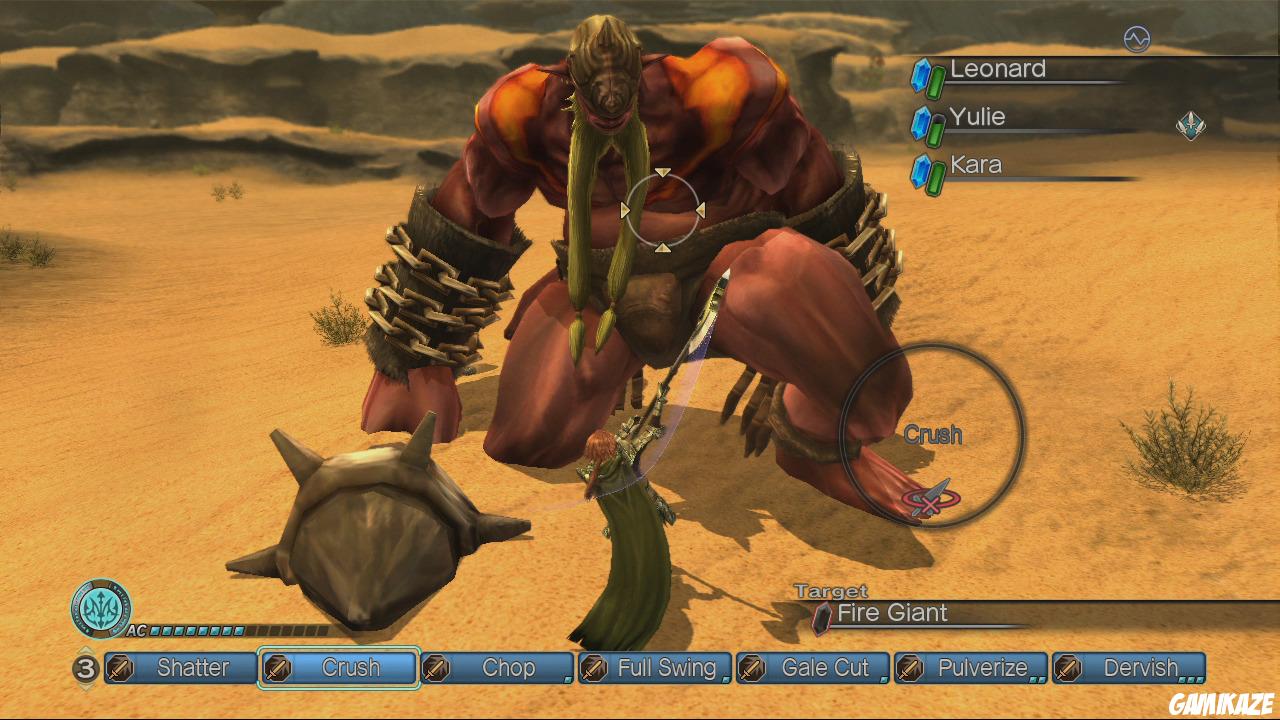Screen dimensions: 1280x720
Task: Click the Crush command circle
Action: (x=932, y=435)
